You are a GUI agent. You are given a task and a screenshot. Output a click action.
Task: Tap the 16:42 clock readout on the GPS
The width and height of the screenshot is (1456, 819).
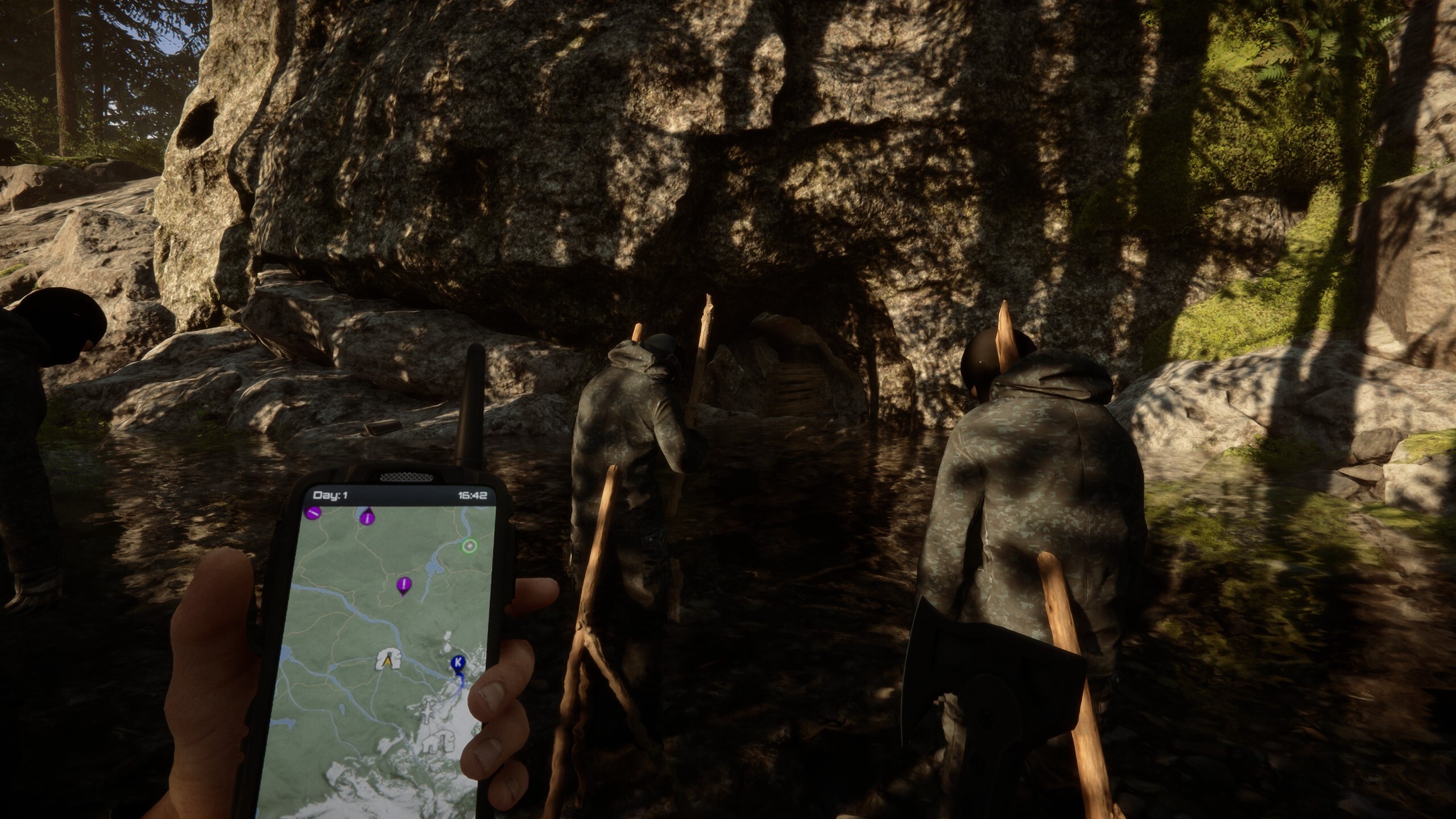point(472,495)
